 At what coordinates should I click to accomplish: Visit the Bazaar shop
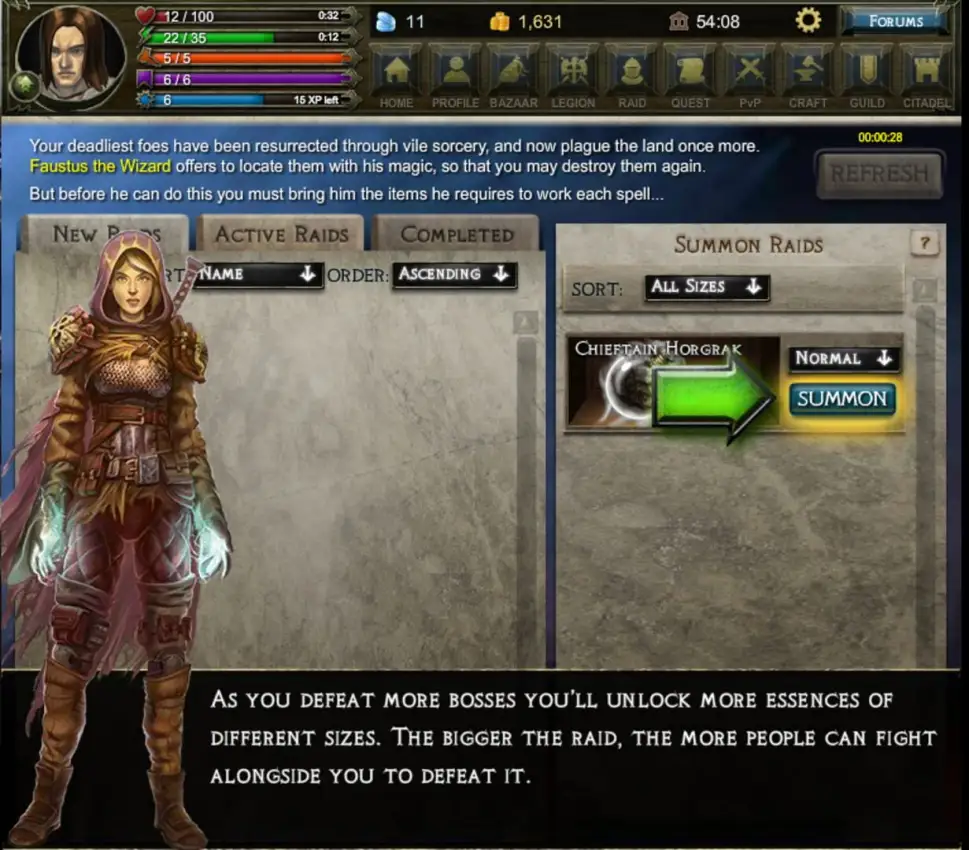(x=514, y=76)
